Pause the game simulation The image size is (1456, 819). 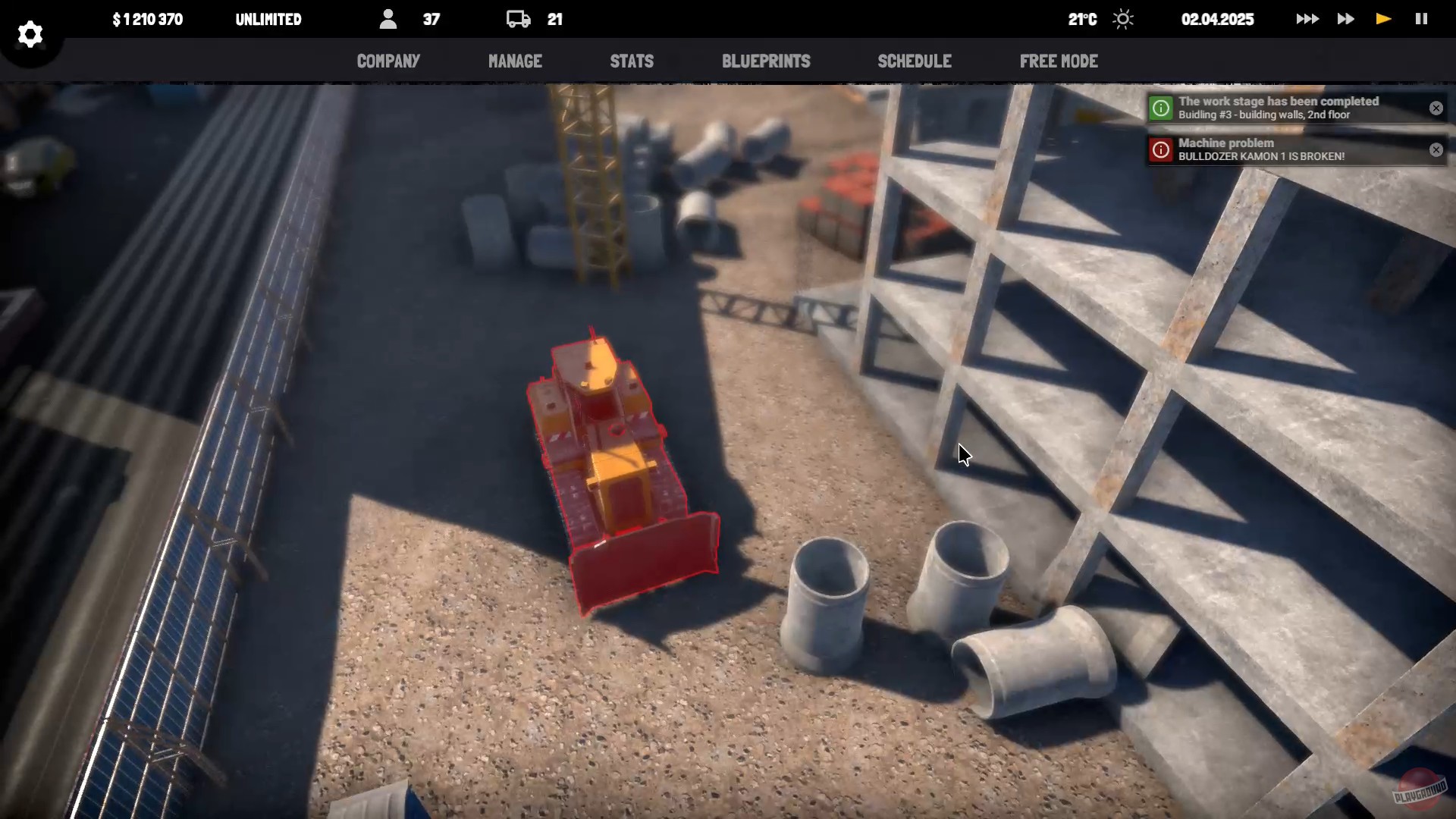point(1422,19)
